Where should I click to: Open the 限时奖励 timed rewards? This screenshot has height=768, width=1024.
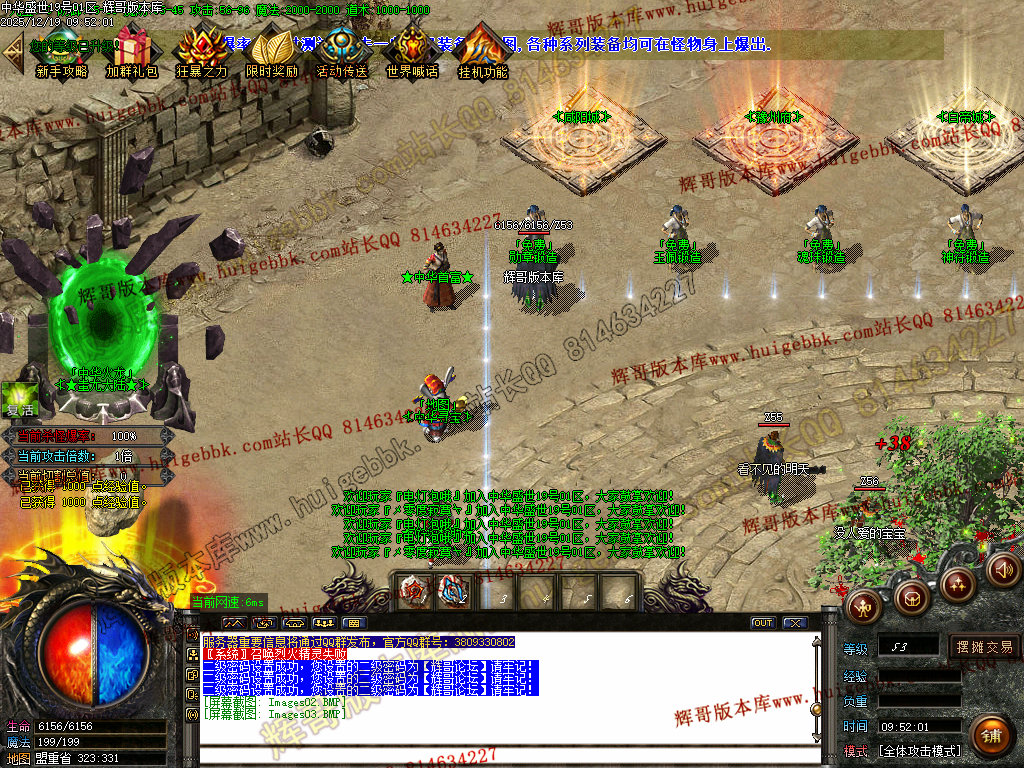tap(271, 53)
